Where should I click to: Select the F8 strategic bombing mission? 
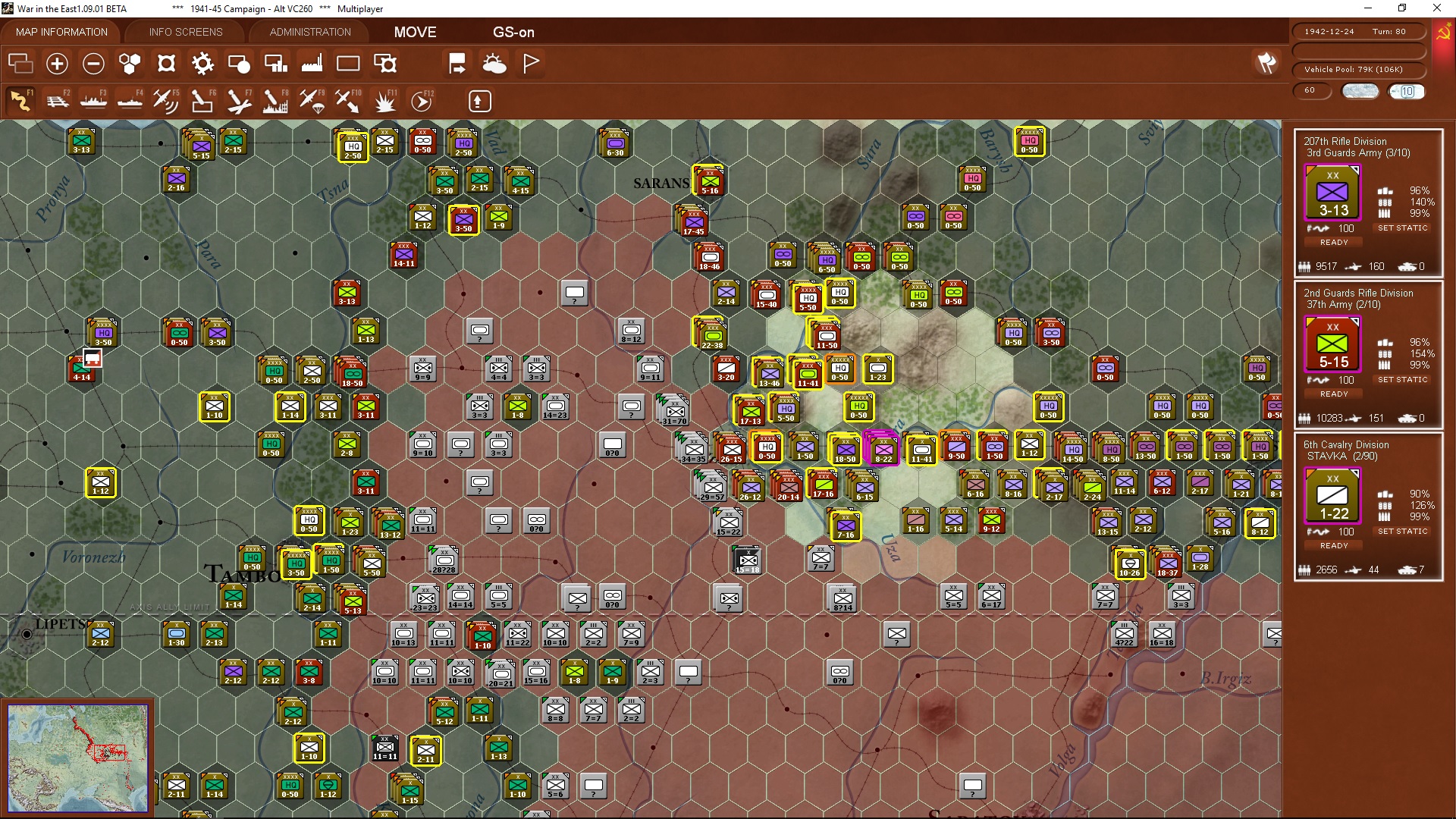(275, 101)
